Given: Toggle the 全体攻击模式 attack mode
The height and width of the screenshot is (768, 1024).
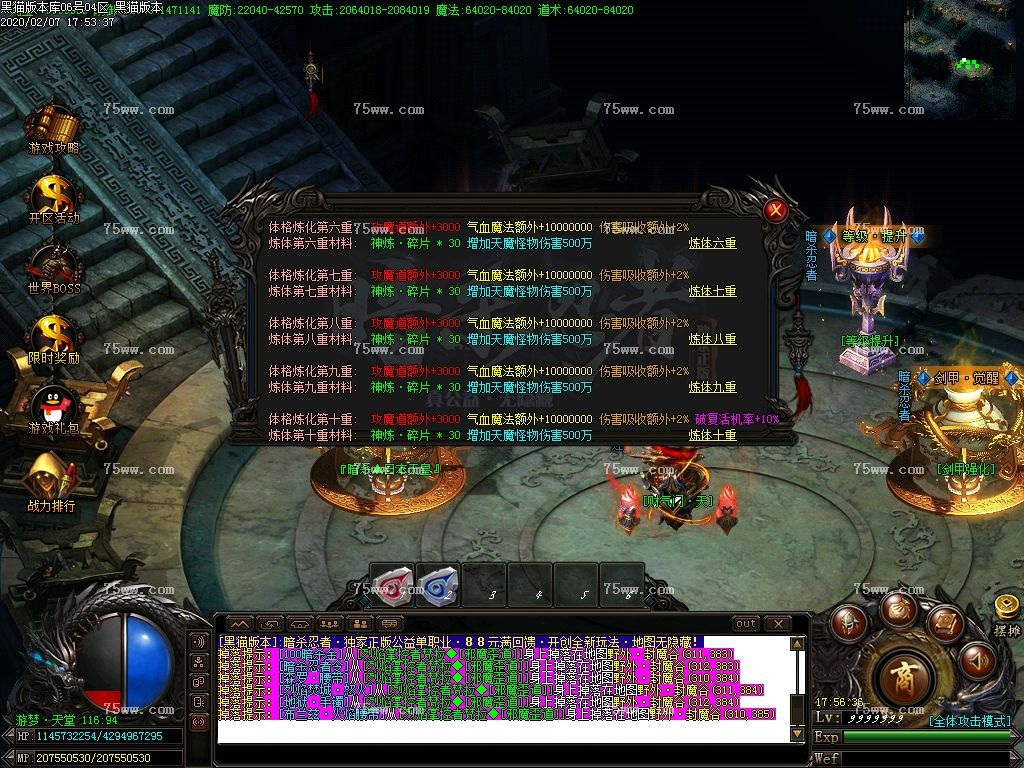Looking at the screenshot, I should 969,720.
